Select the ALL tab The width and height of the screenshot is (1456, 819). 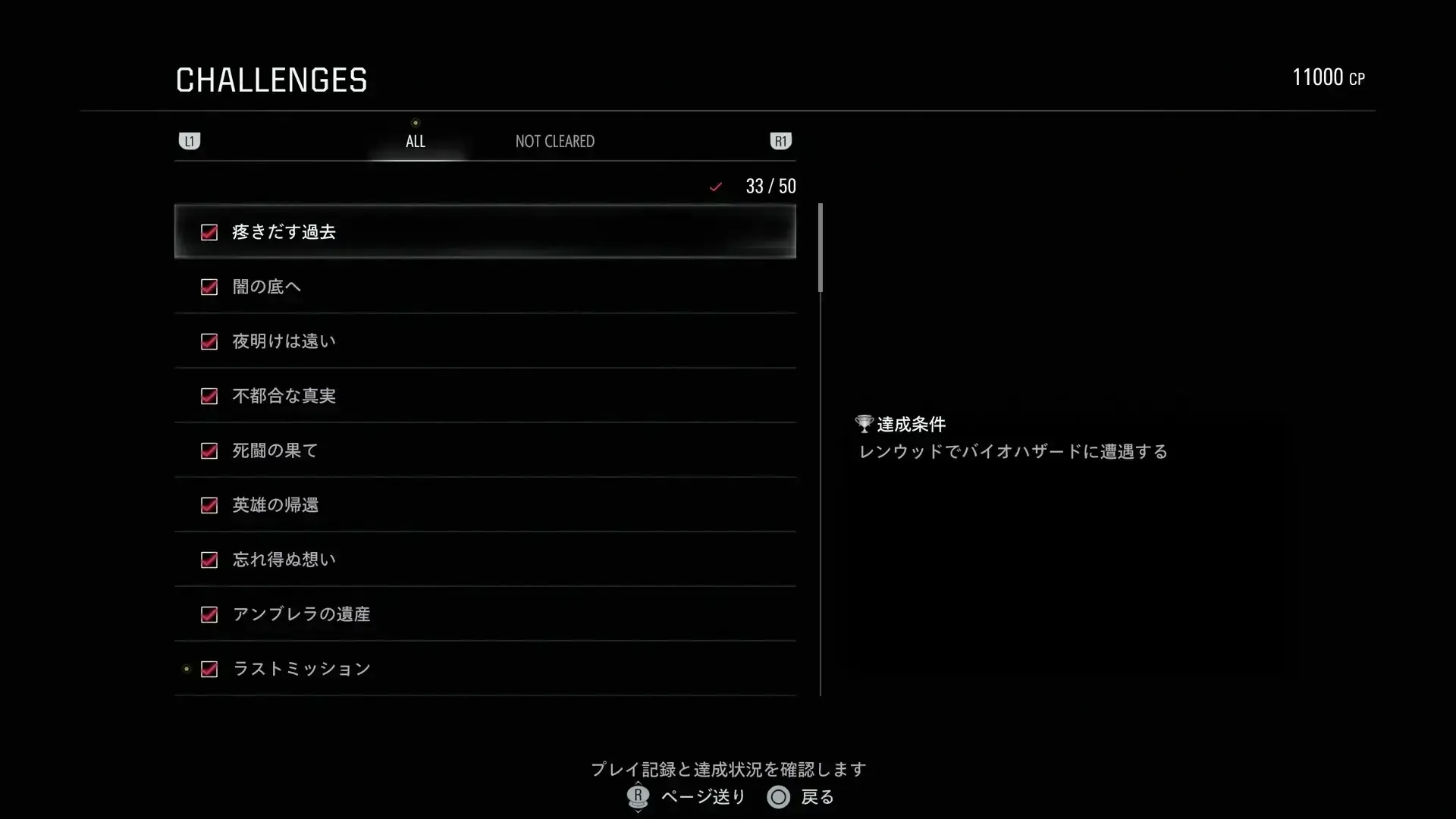[x=416, y=140]
